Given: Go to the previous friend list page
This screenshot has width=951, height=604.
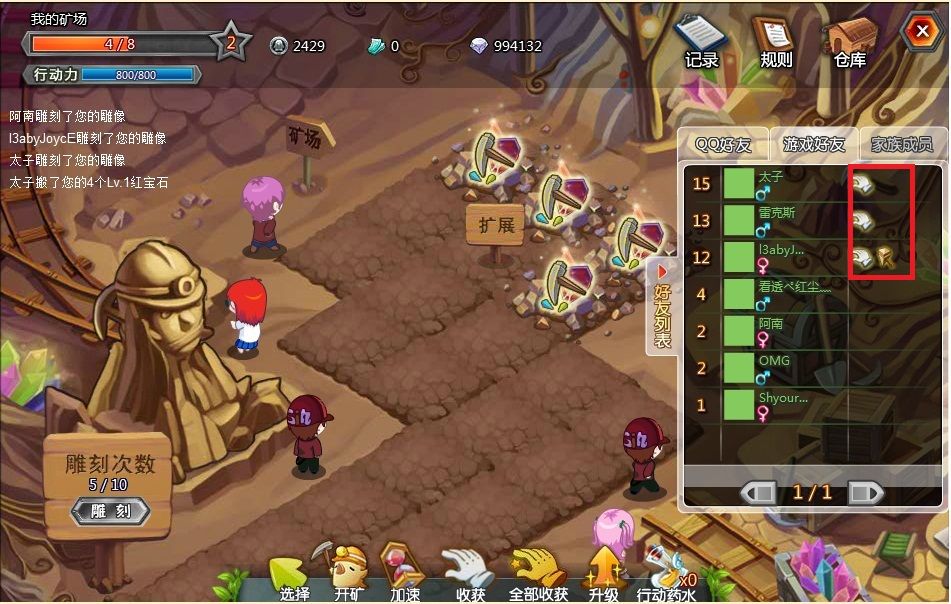Looking at the screenshot, I should click(x=758, y=492).
